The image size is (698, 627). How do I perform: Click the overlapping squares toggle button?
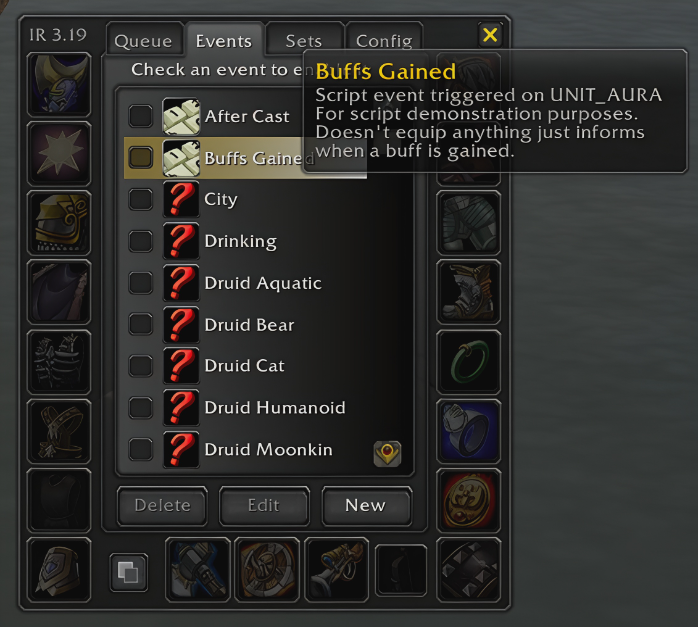pos(129,573)
